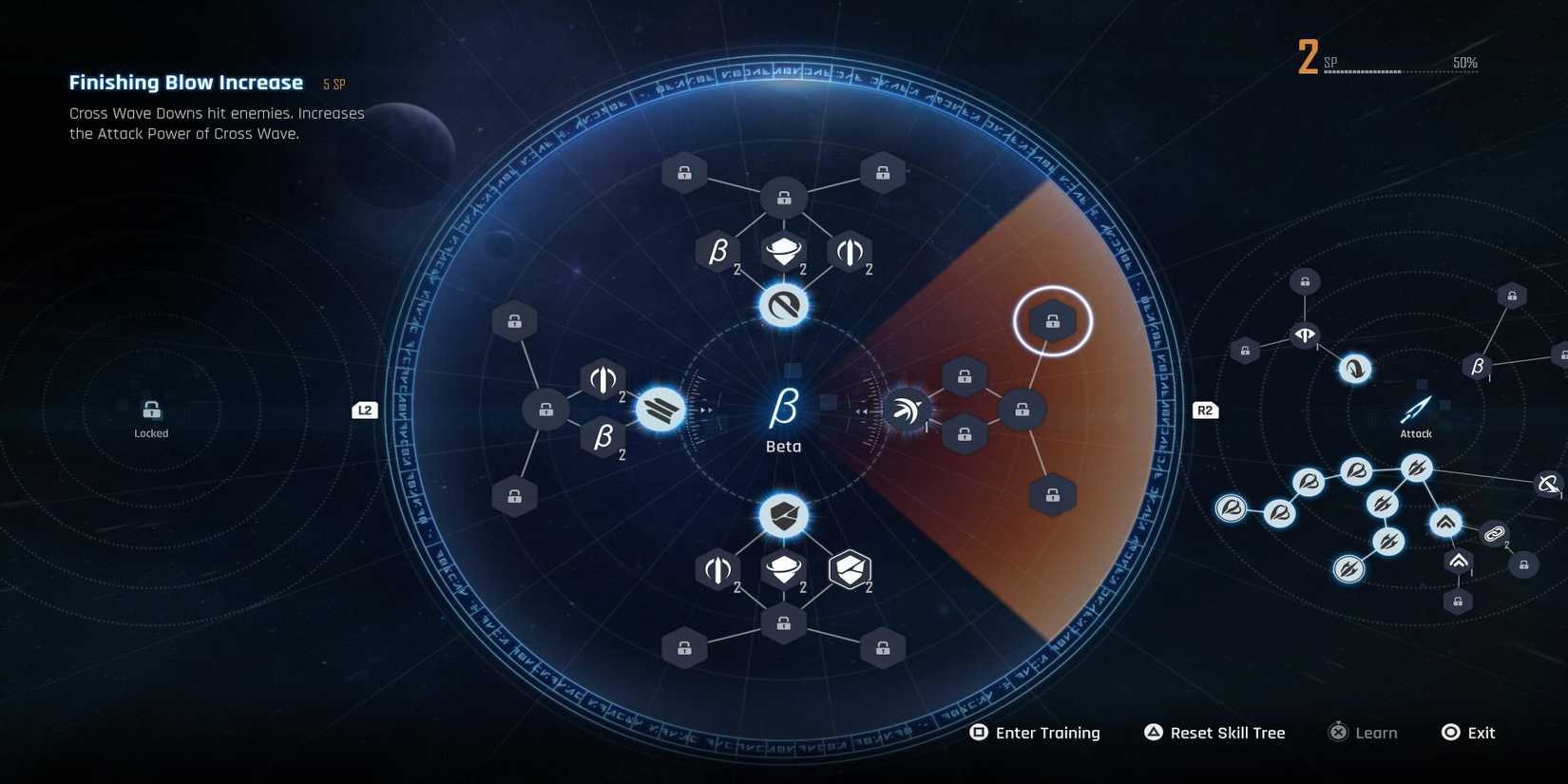Image resolution: width=1568 pixels, height=784 pixels.
Task: Switch to the Attack tree via R2 tab
Action: tap(1204, 410)
